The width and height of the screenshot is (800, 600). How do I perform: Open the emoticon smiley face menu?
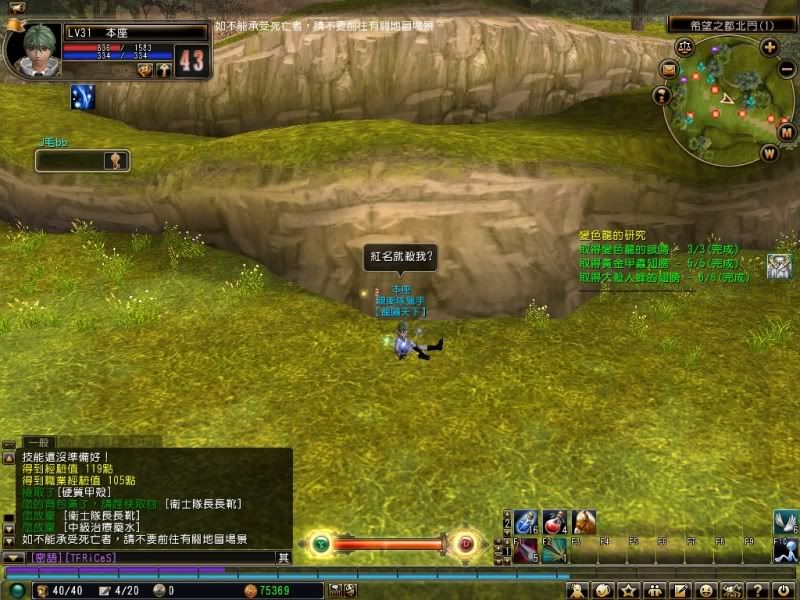pos(707,592)
